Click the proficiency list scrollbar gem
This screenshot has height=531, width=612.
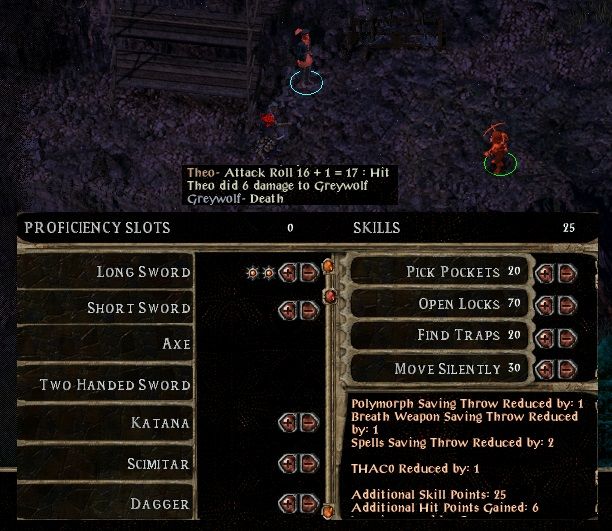[x=329, y=296]
